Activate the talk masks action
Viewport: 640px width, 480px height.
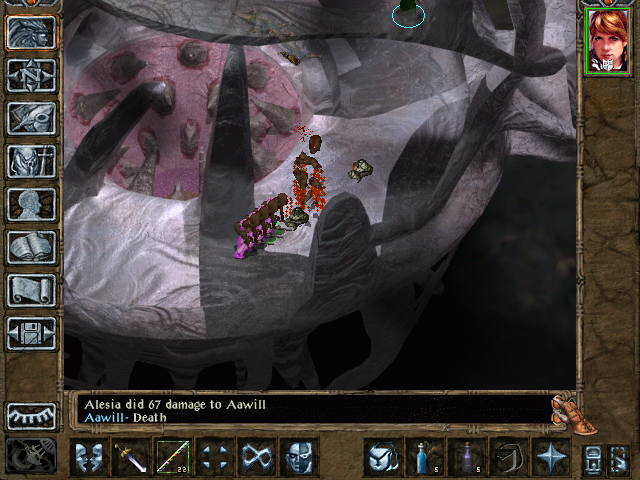tap(88, 457)
